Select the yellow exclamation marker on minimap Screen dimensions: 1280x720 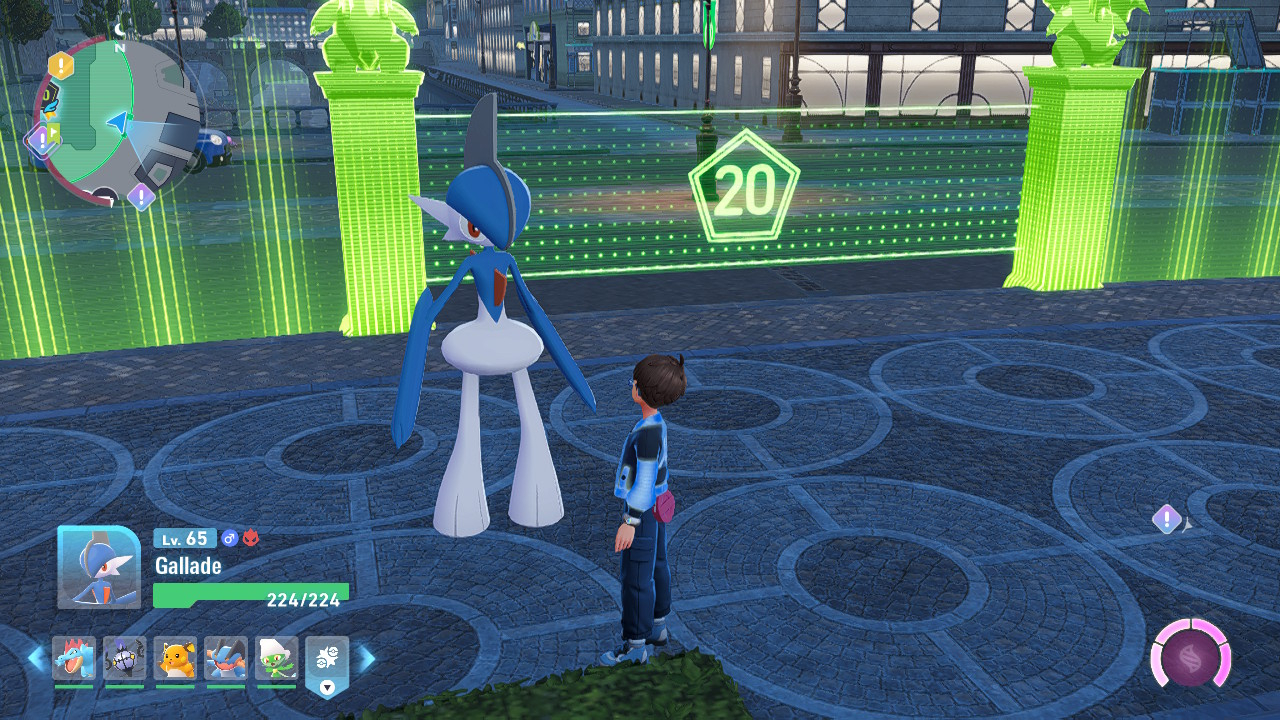(x=61, y=67)
